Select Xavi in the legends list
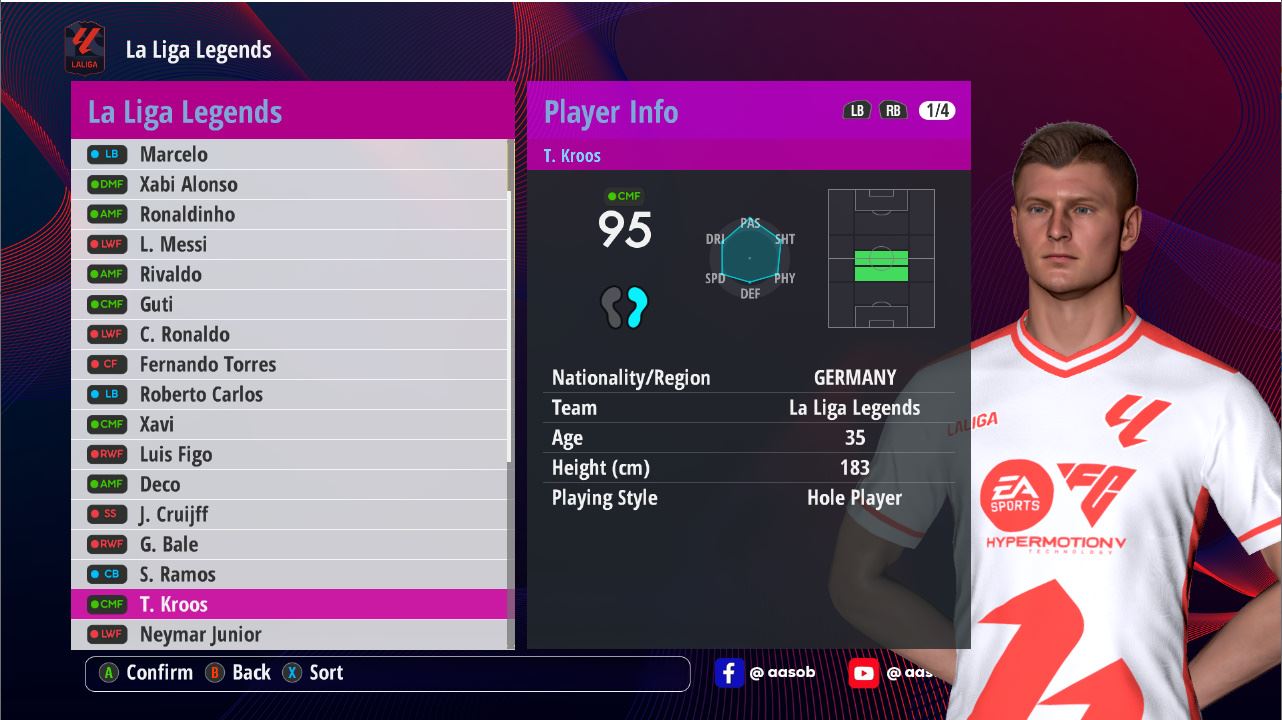 (x=290, y=424)
